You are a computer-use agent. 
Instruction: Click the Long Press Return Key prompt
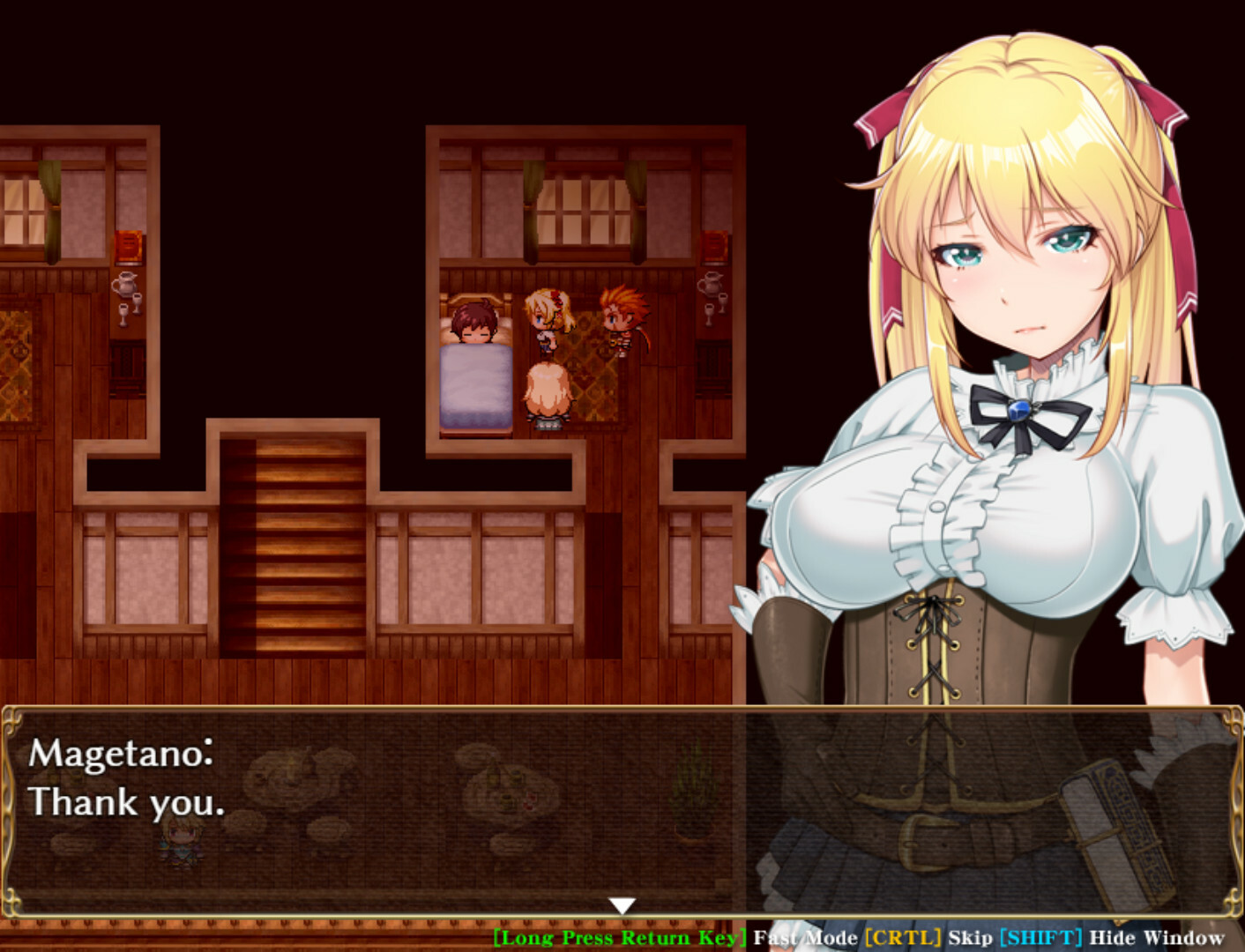620,938
